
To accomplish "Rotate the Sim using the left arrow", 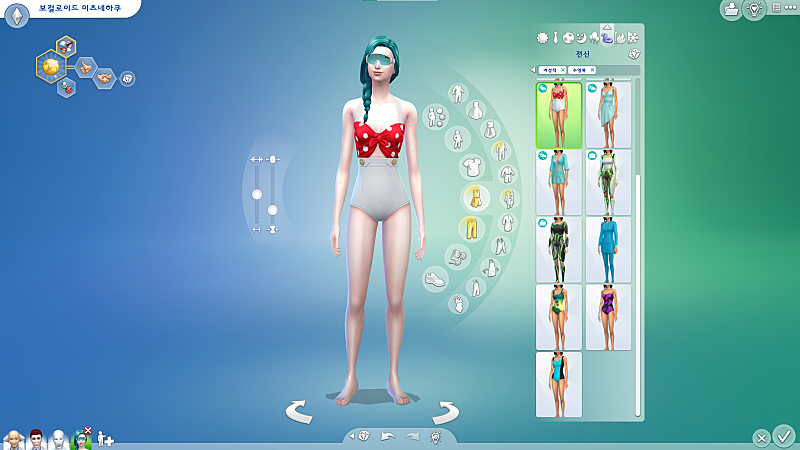I will (298, 411).
